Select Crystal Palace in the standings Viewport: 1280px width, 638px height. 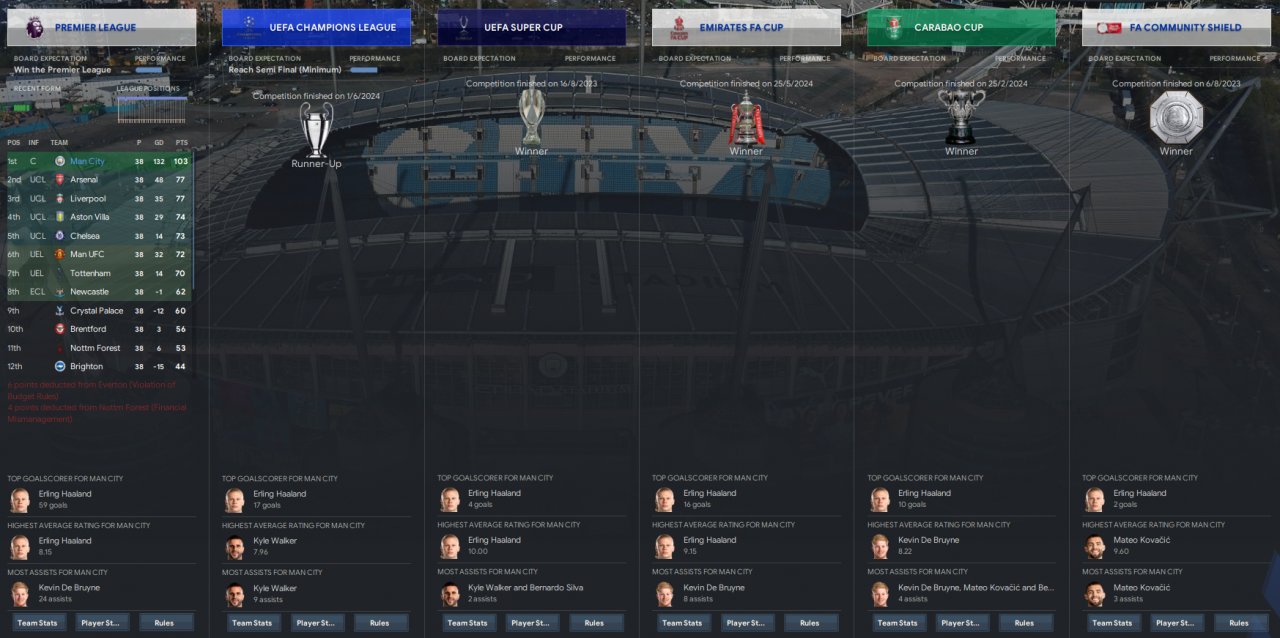pyautogui.click(x=96, y=311)
